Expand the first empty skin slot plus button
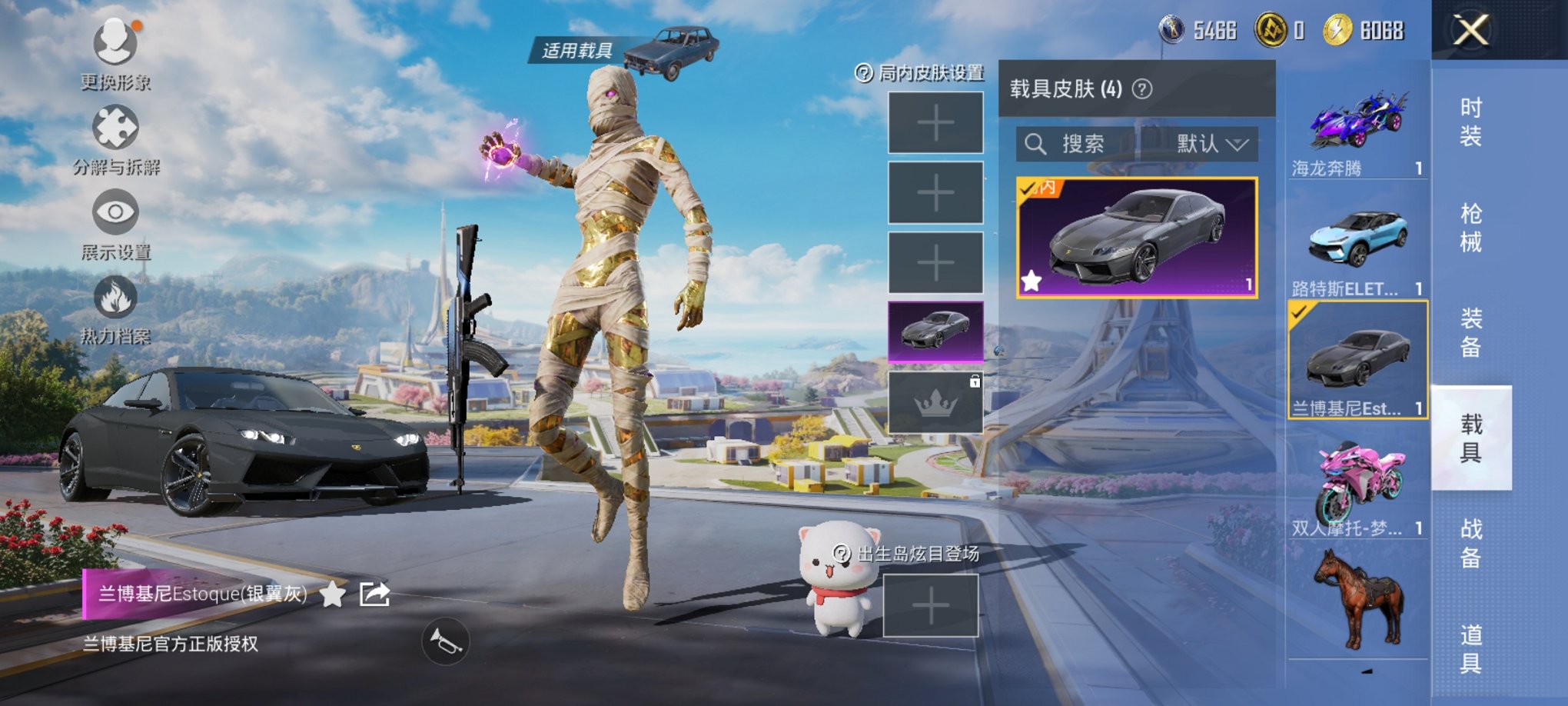 coord(935,123)
